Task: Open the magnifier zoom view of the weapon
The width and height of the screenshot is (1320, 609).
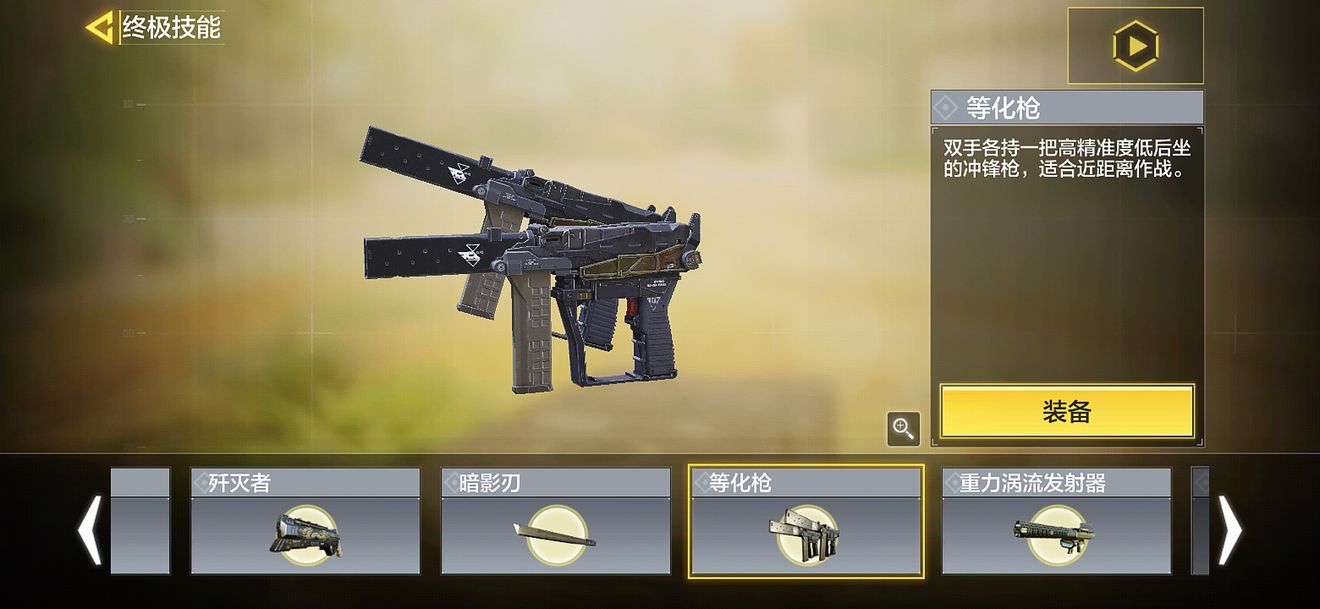Action: point(903,429)
